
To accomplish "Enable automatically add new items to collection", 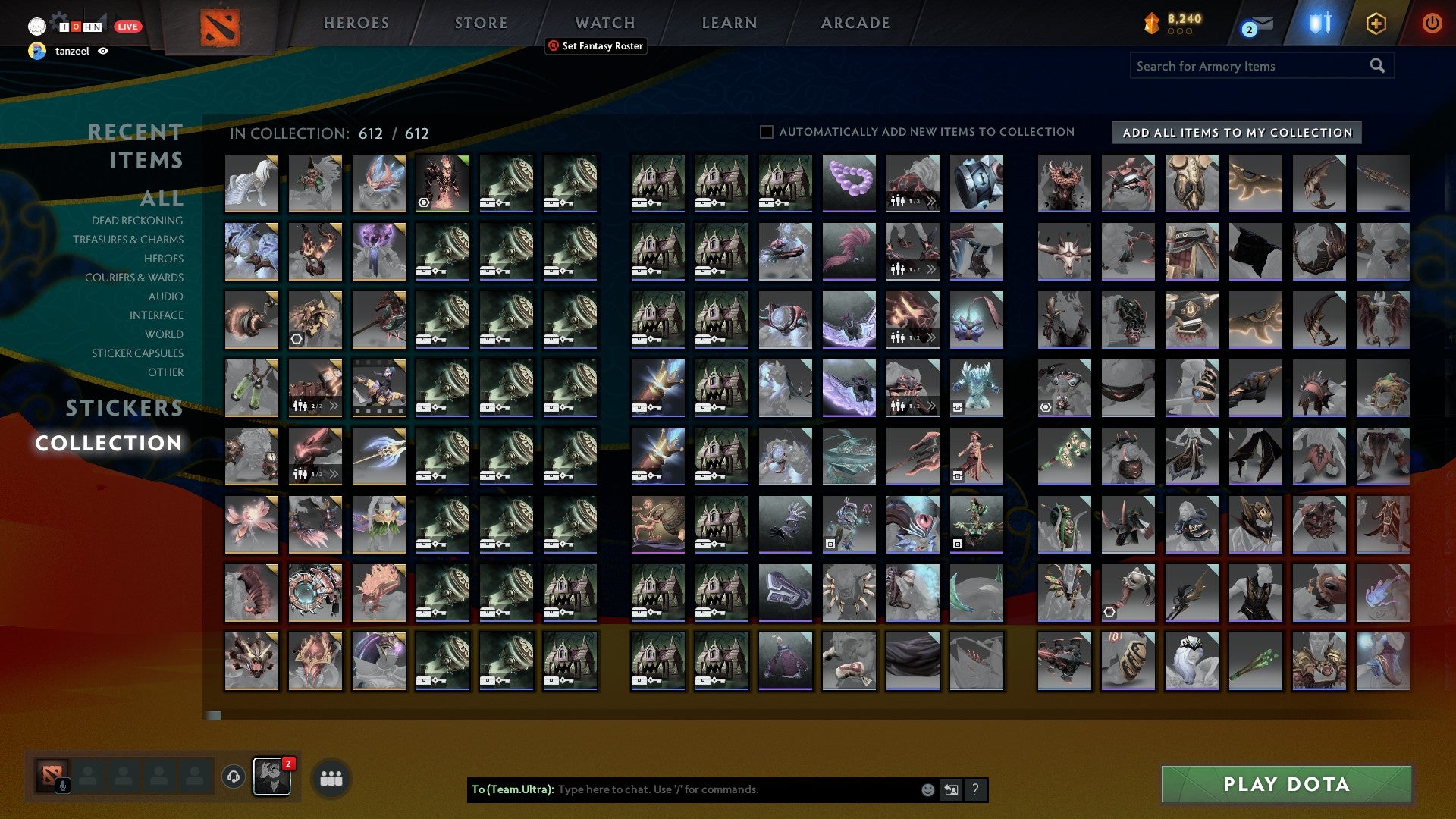I will 766,131.
